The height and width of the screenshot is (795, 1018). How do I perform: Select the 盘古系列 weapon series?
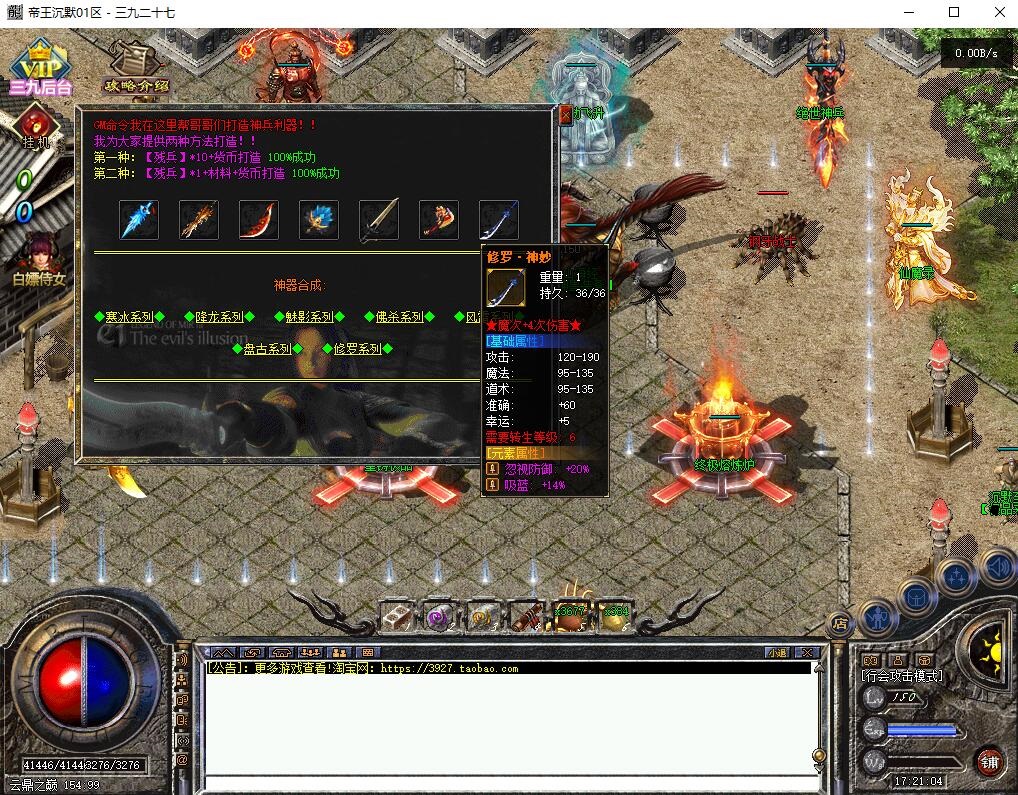coord(267,349)
